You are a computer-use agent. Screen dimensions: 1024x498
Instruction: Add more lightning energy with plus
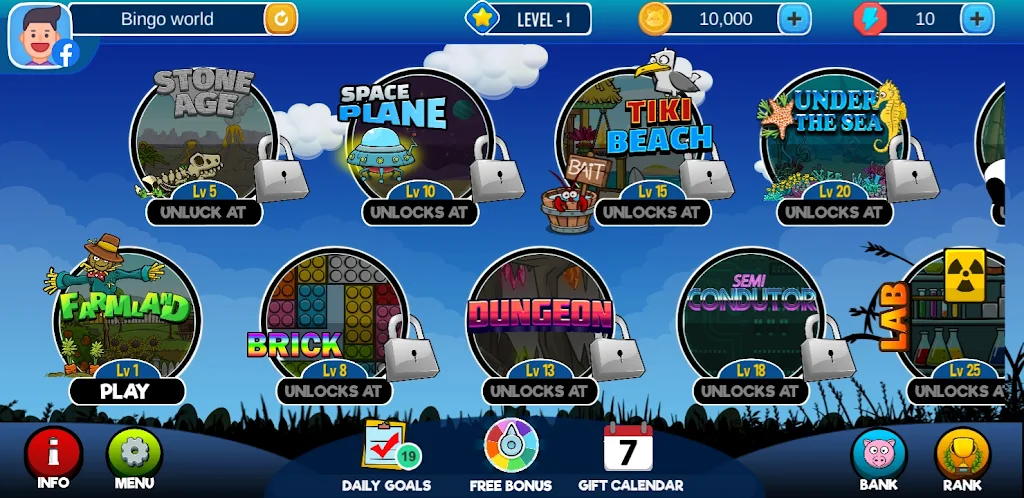tap(977, 18)
